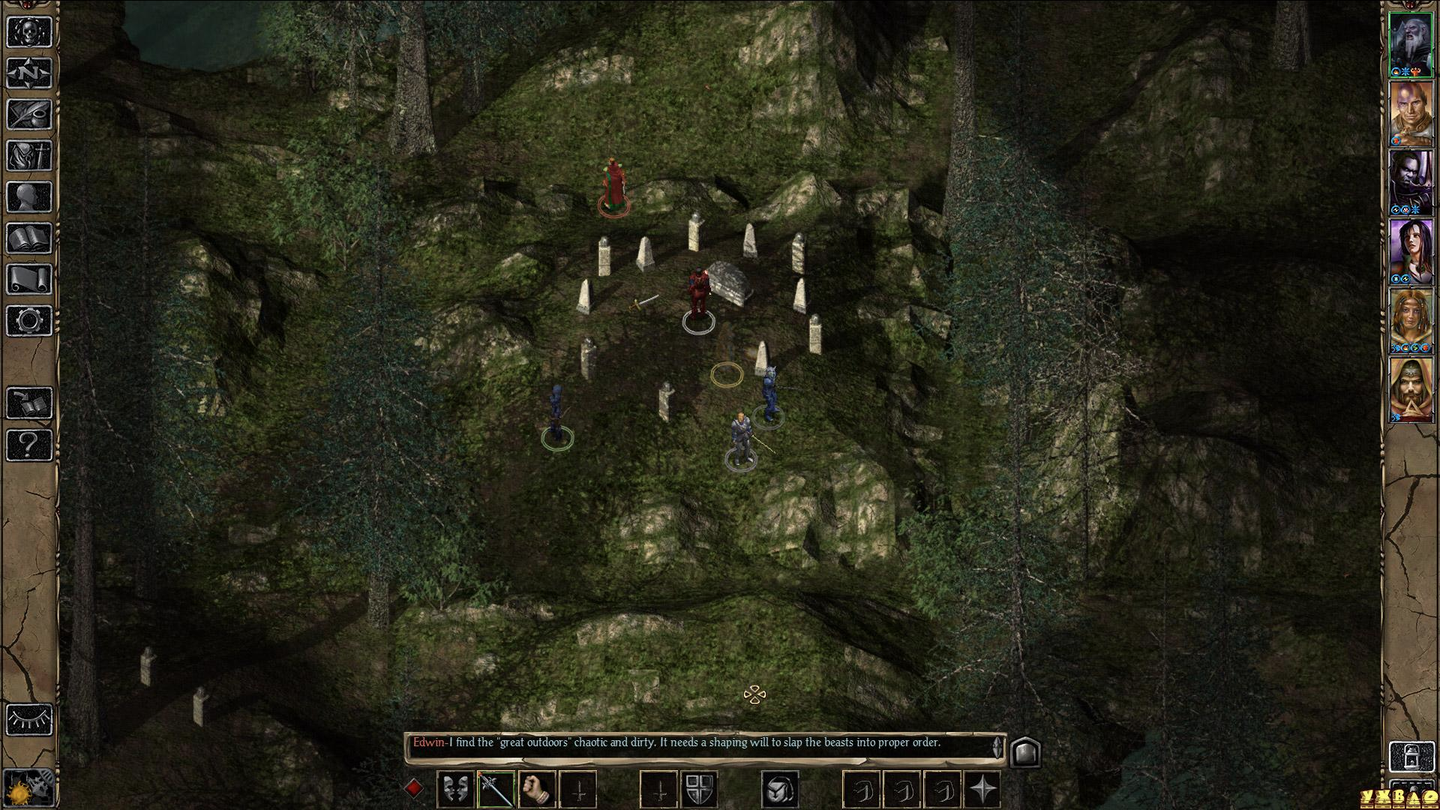Click the quick save book icon
Screen dimensions: 1440x810
pyautogui.click(x=29, y=403)
